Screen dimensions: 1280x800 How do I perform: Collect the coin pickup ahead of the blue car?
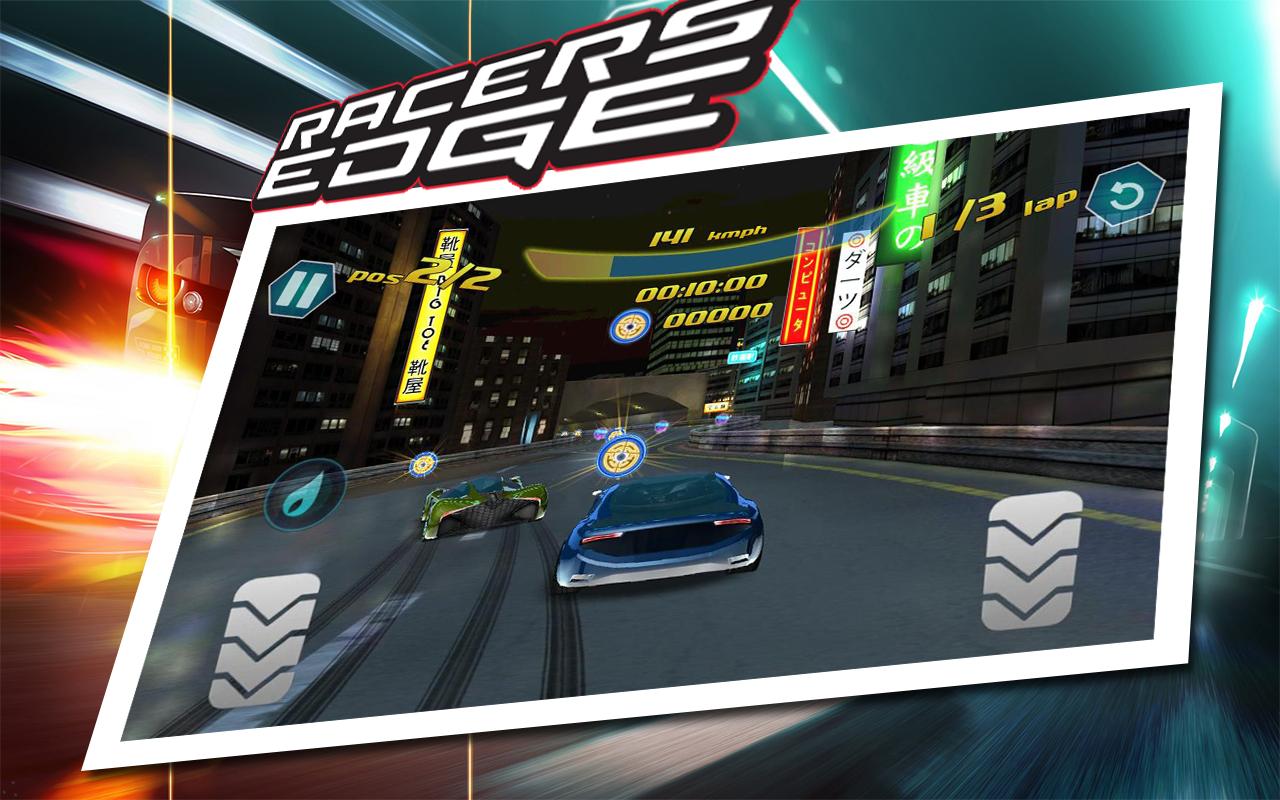618,458
